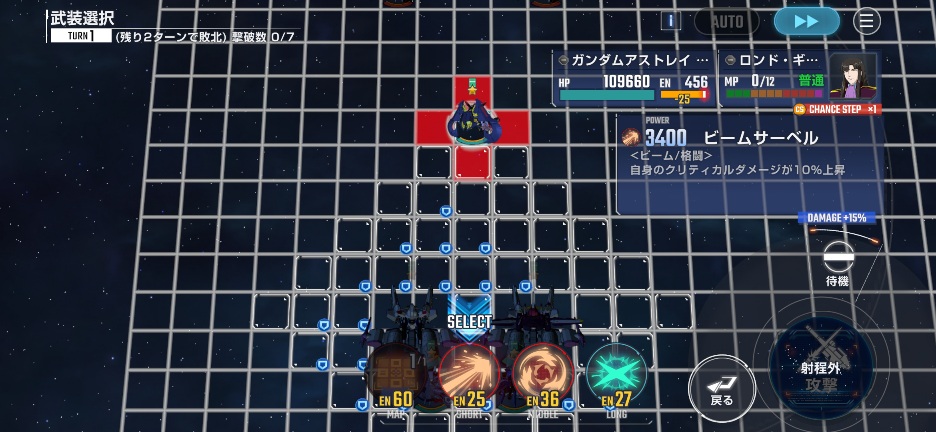936x432 pixels.
Task: Choose the 待機 standby command
Action: coord(836,262)
